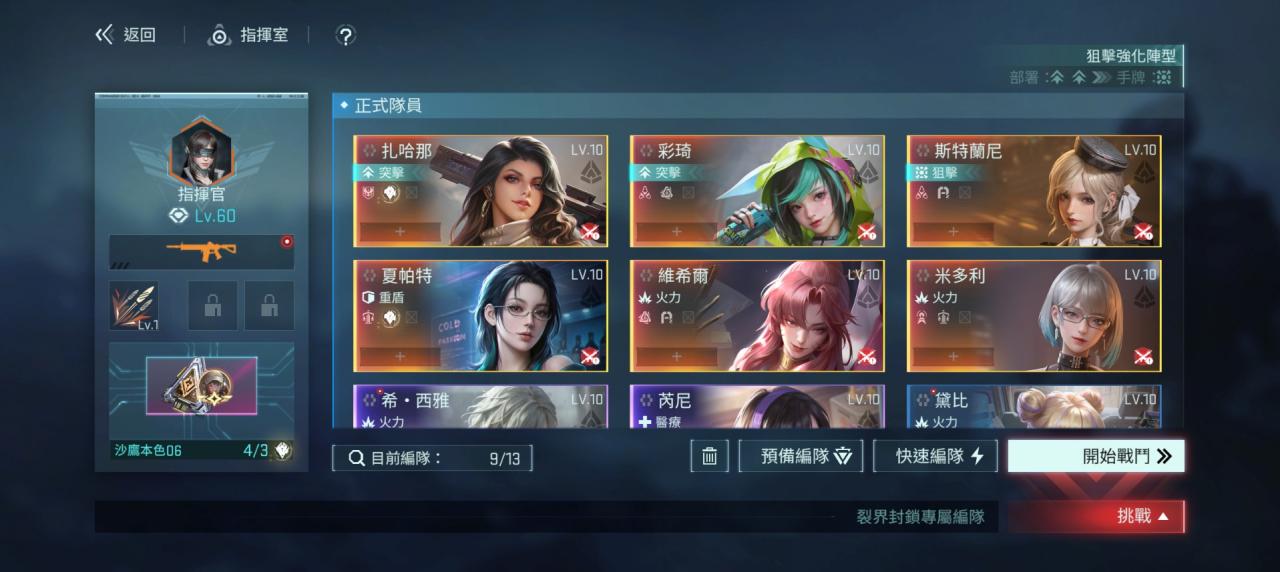
Task: Go back with the 返回 button
Action: [x=126, y=35]
